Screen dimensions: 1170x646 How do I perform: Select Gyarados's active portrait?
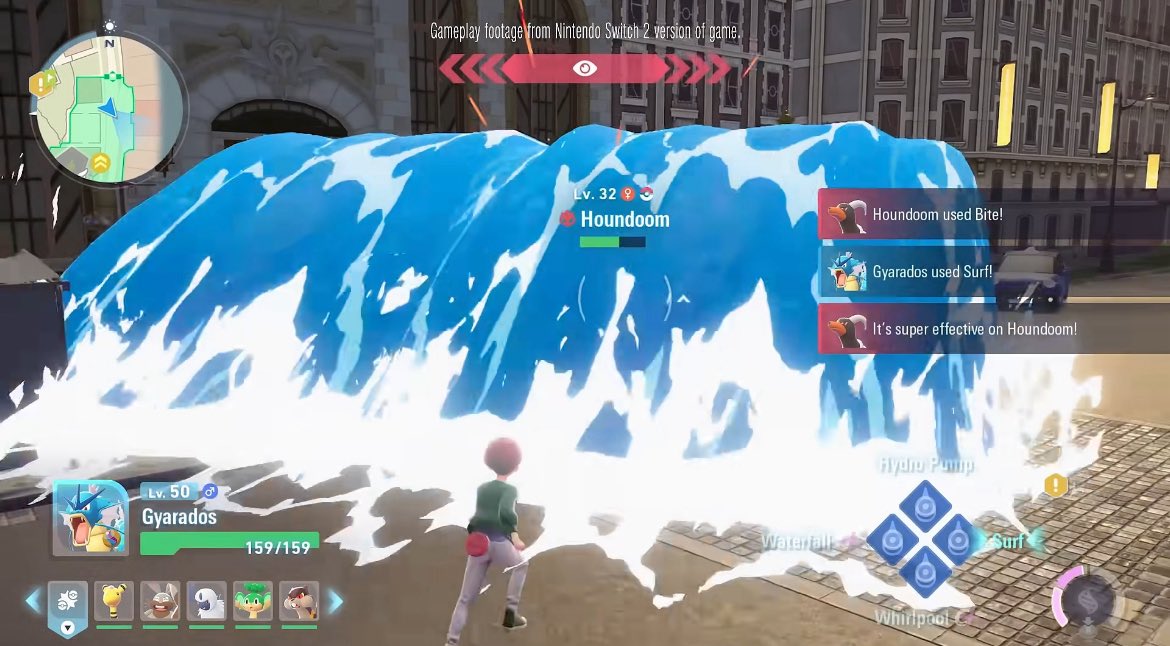tap(90, 518)
